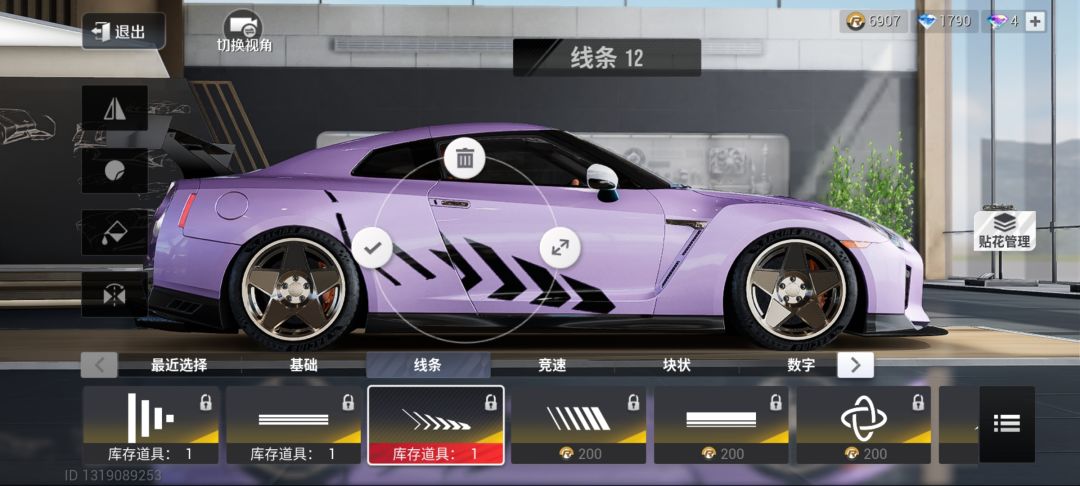1080x486 pixels.
Task: Open the paint bucket color tool
Action: 115,233
